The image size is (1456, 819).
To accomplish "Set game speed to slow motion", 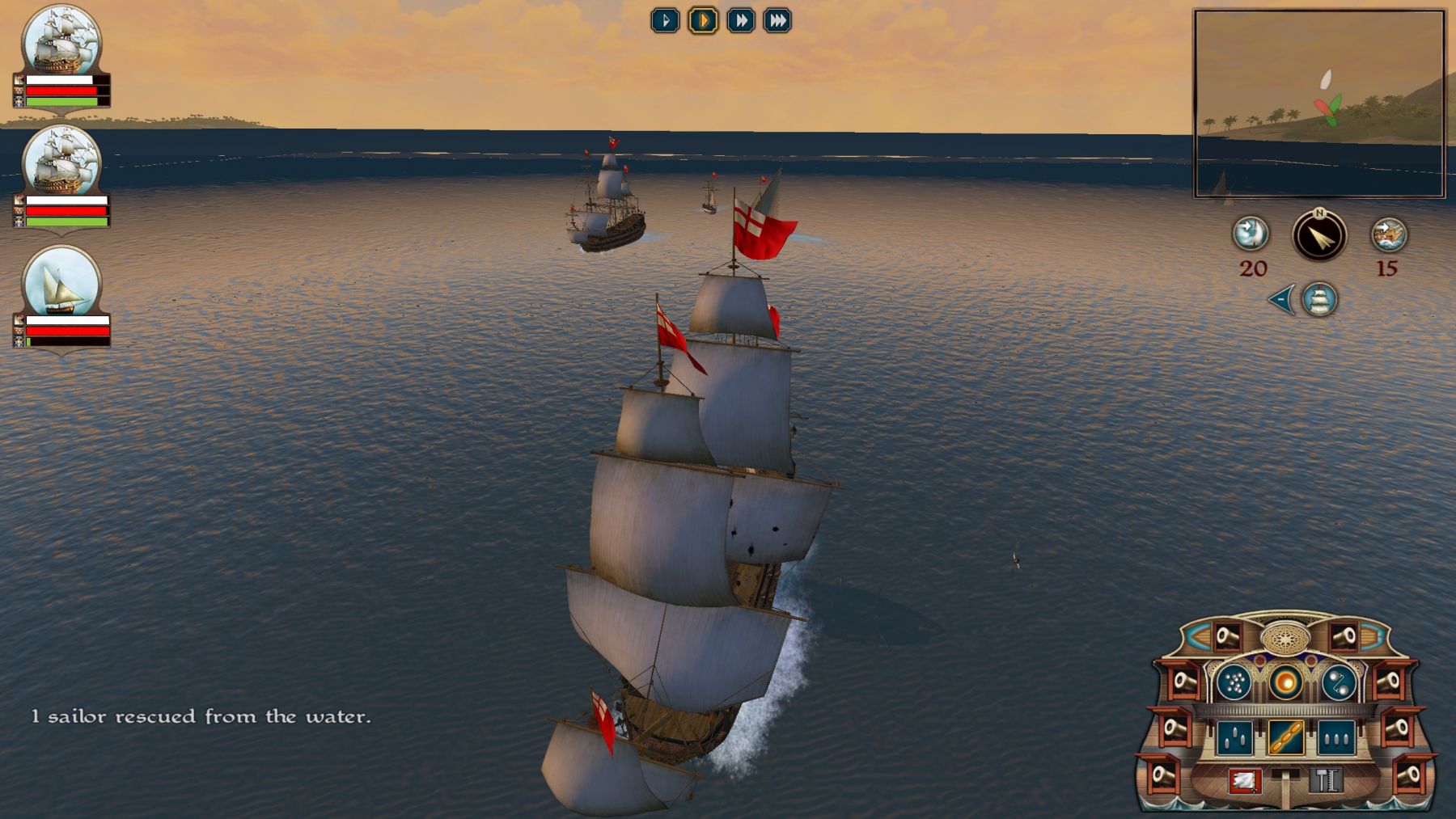I will (665, 20).
